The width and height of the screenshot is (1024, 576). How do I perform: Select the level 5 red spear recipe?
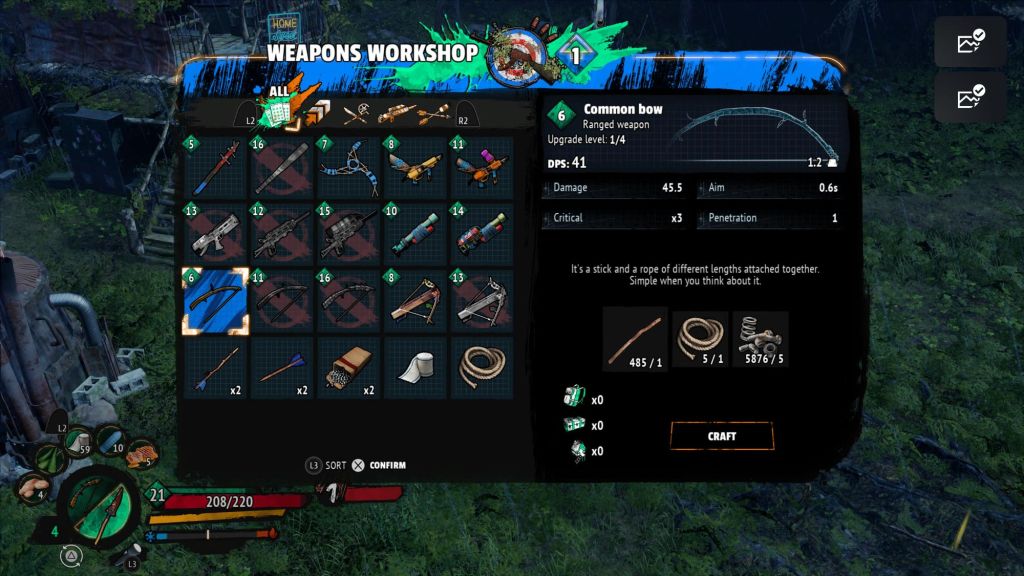coord(215,169)
